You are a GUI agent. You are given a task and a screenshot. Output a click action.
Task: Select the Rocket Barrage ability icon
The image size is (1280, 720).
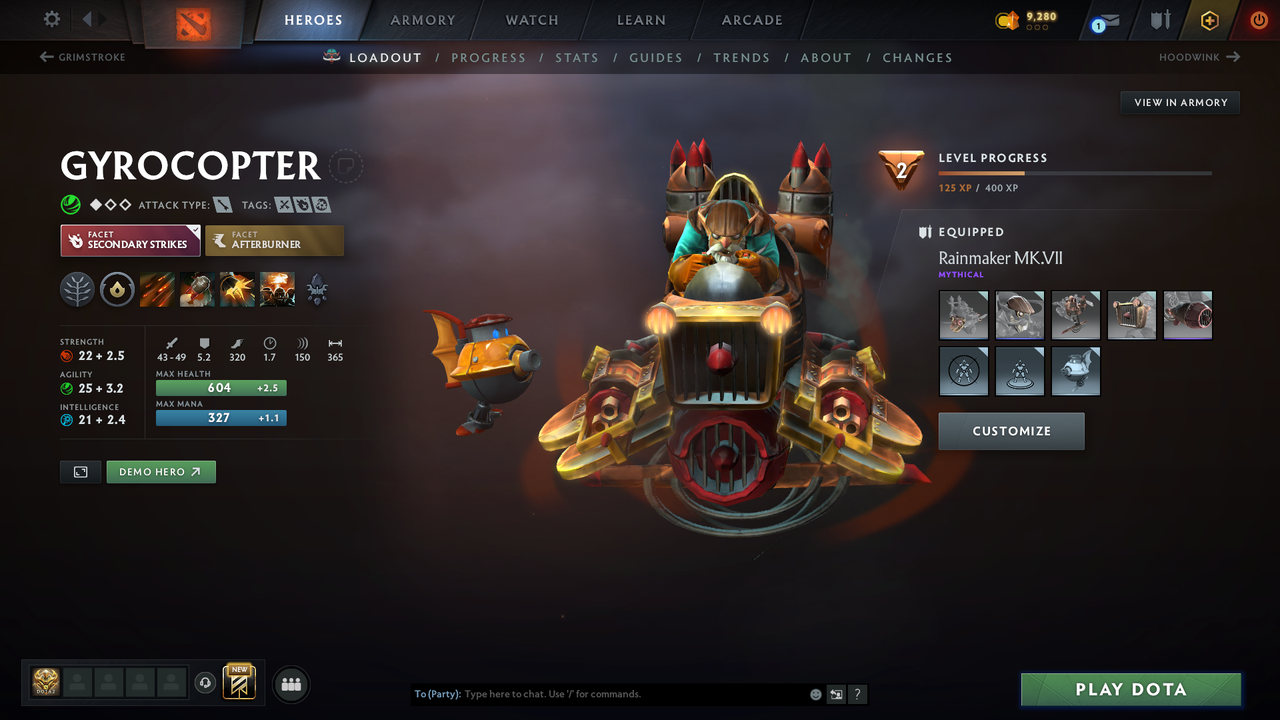click(156, 290)
